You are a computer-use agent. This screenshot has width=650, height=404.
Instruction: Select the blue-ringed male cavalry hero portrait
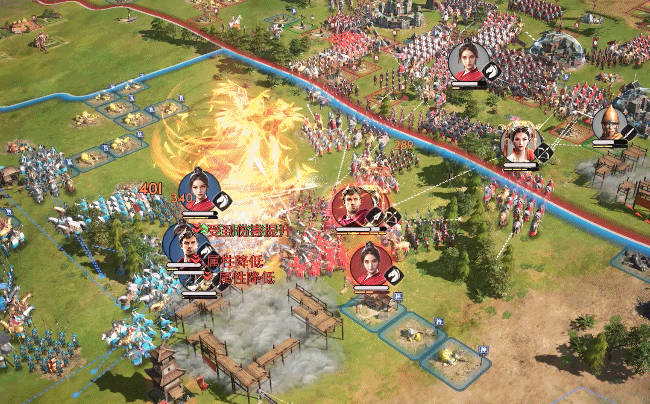183,243
